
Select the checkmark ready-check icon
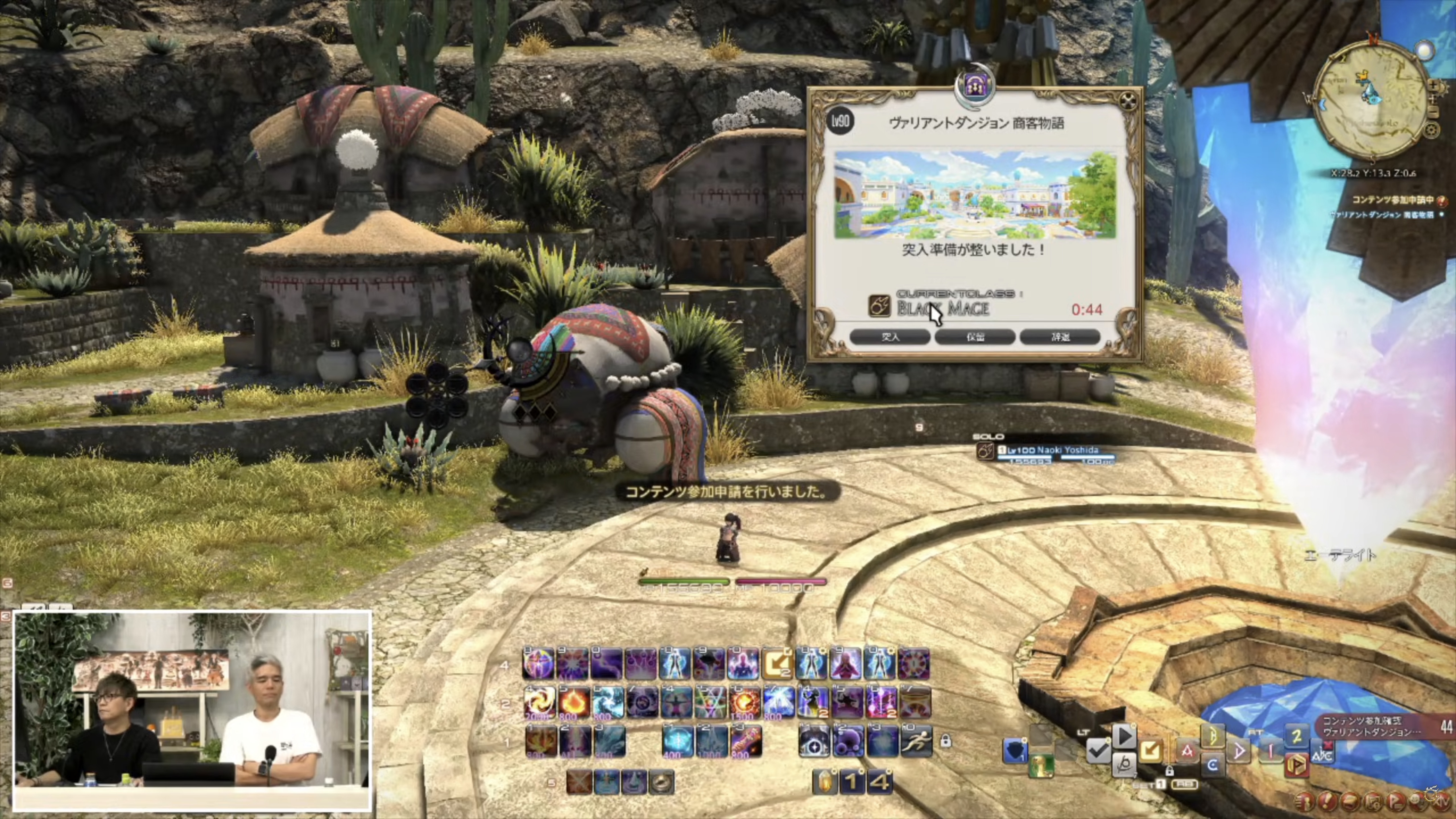pyautogui.click(x=1098, y=751)
